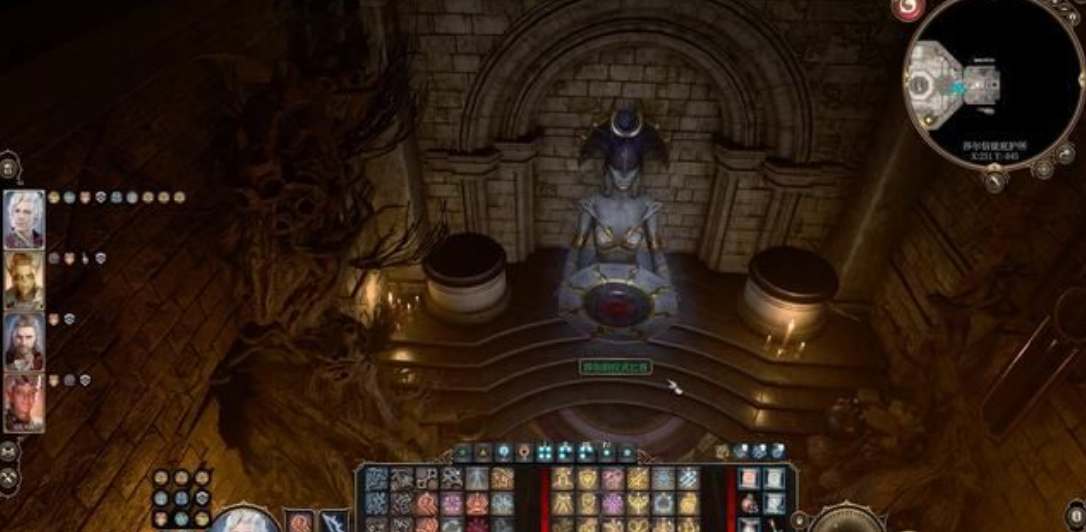Select the white-haired character portrait
1086x532 pixels.
(24, 219)
